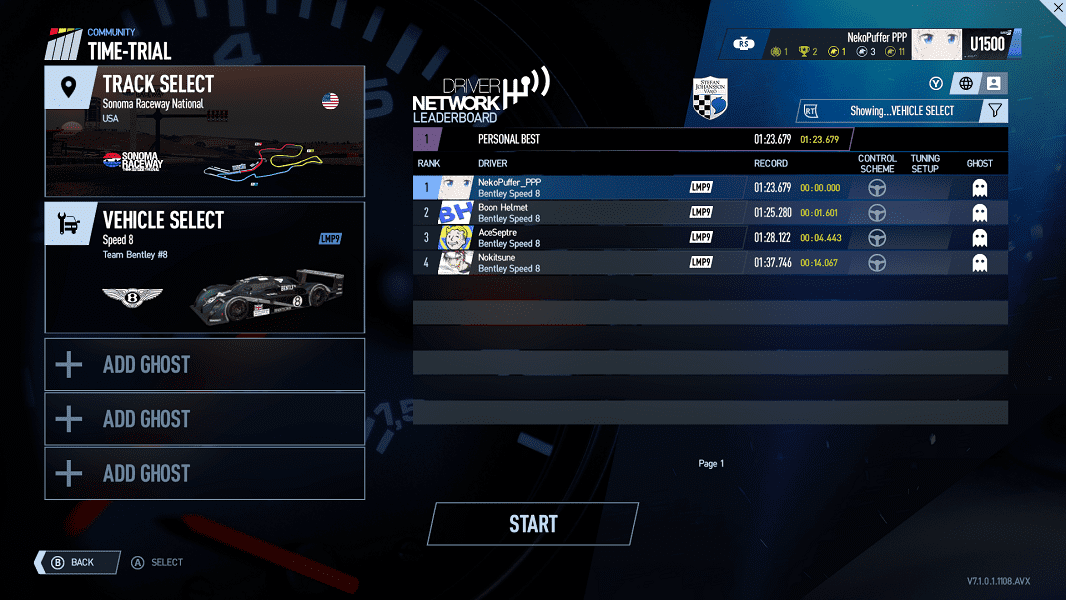Open the NekoPuffer PPP player profile card
This screenshot has height=600, width=1066.
878,44
